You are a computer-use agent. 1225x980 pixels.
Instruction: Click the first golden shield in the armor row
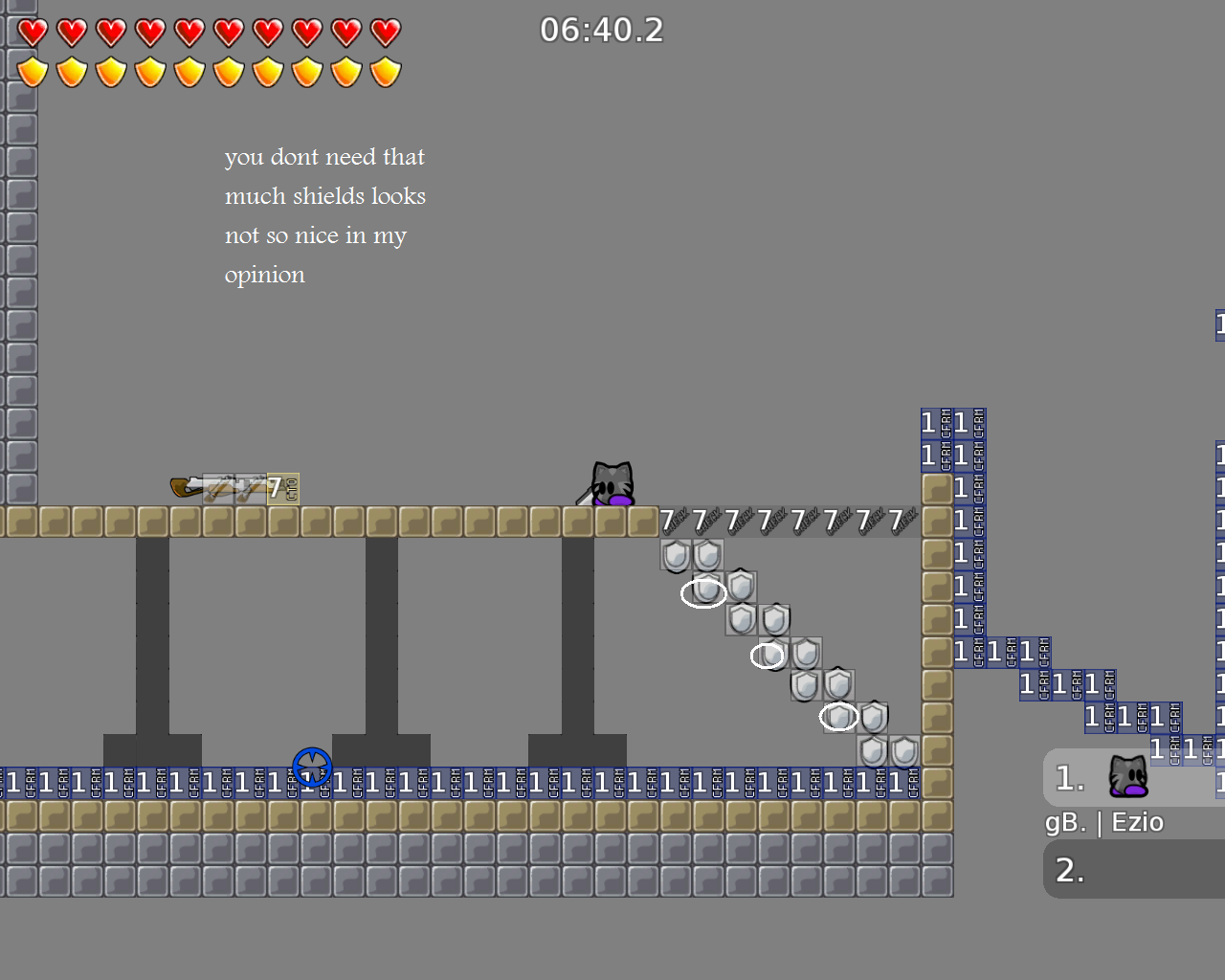coord(32,71)
